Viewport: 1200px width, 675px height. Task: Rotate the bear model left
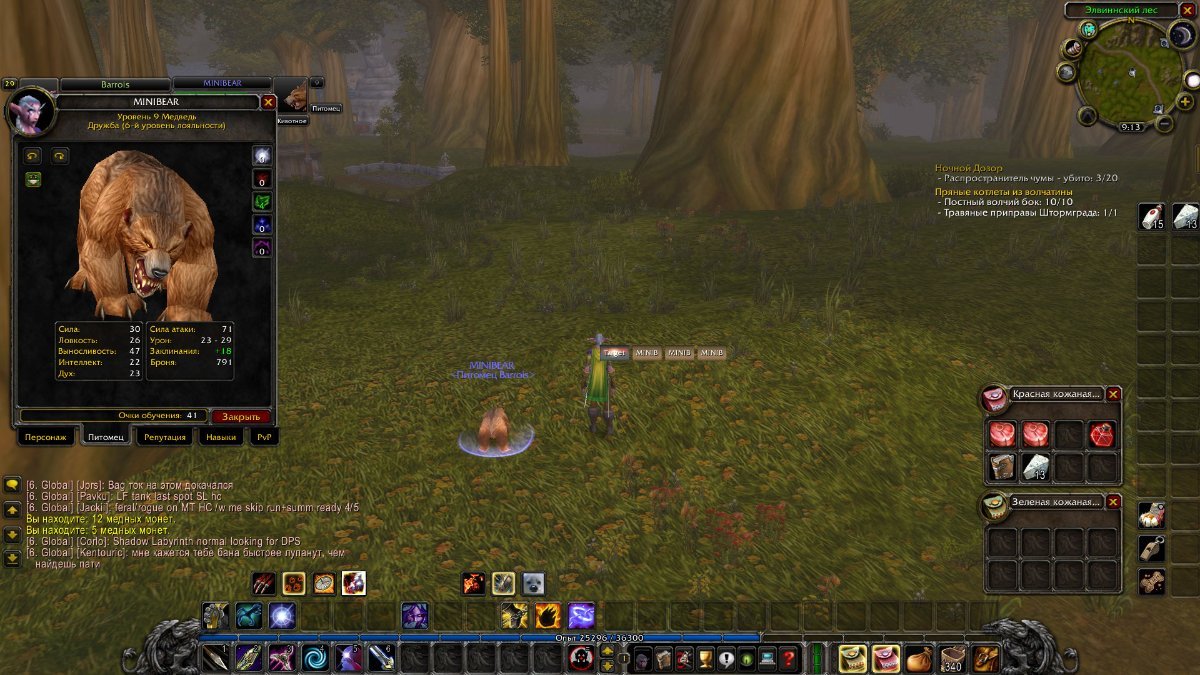coord(33,156)
